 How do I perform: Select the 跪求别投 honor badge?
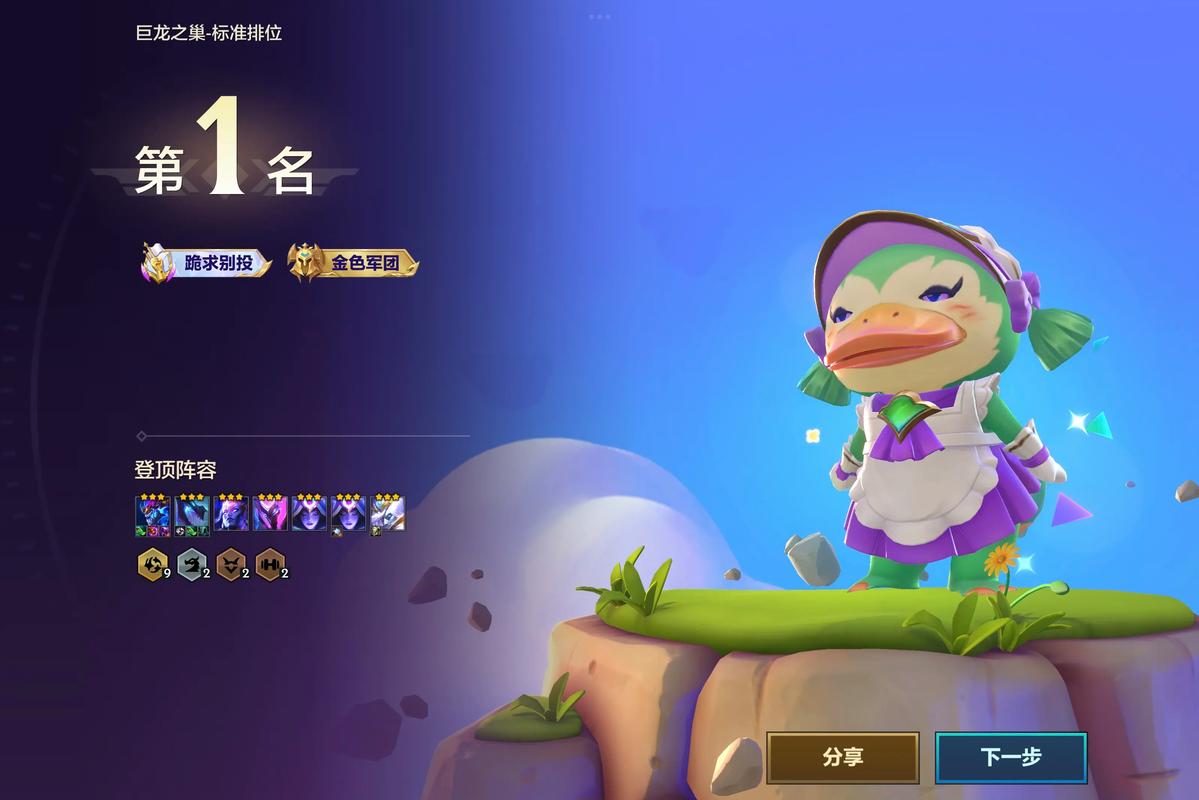pos(207,264)
